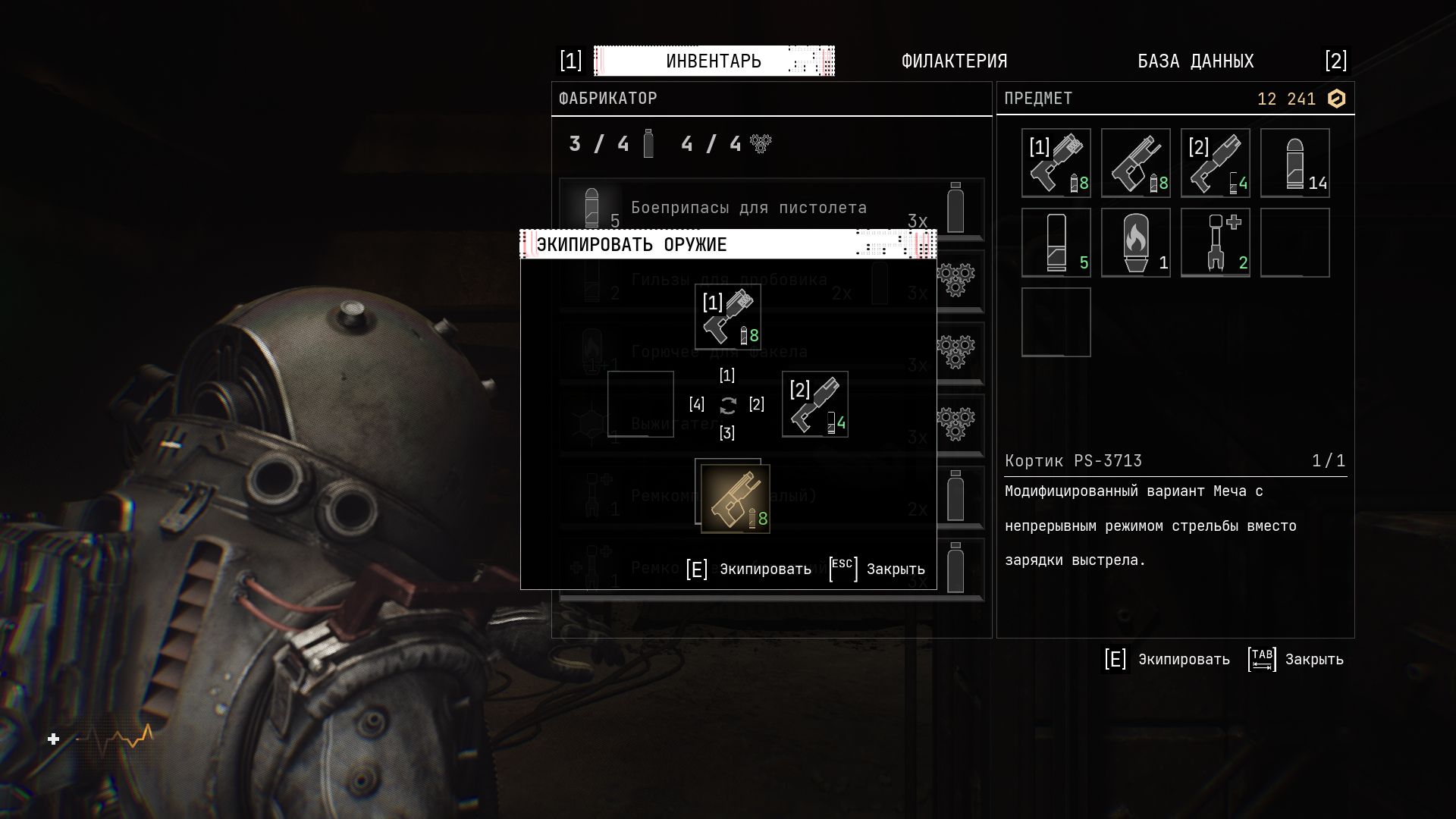Select the unnumbered weapon in the item panel

(1135, 163)
